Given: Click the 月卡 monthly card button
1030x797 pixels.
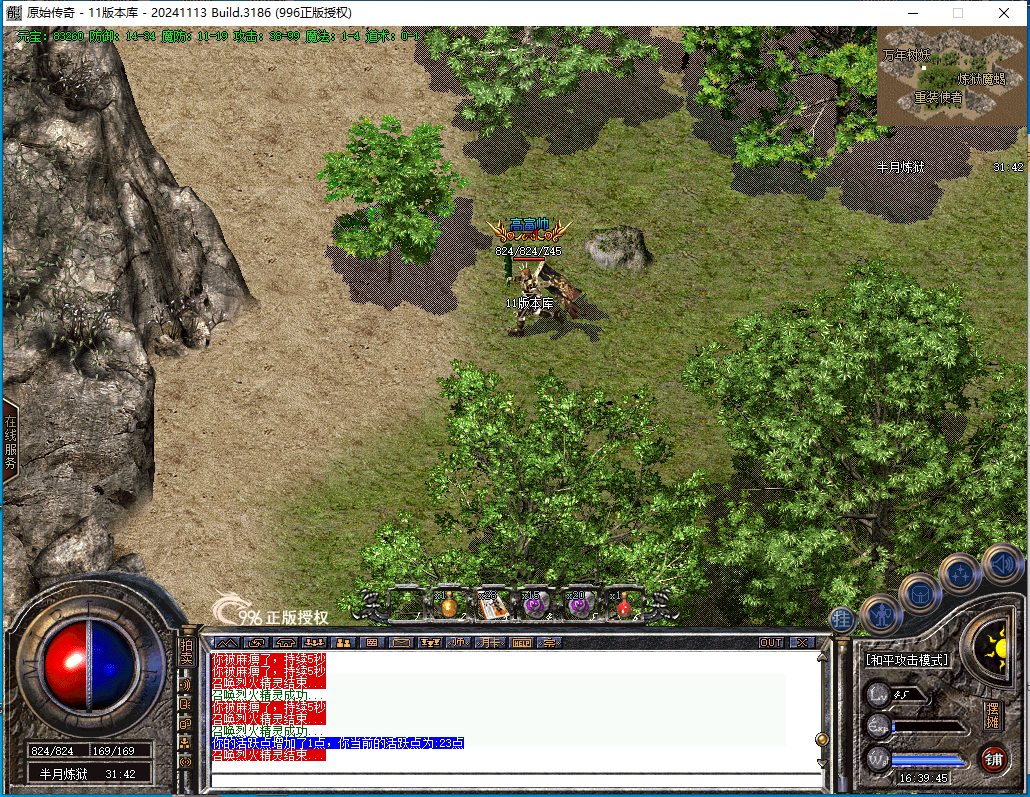Looking at the screenshot, I should coord(490,642).
